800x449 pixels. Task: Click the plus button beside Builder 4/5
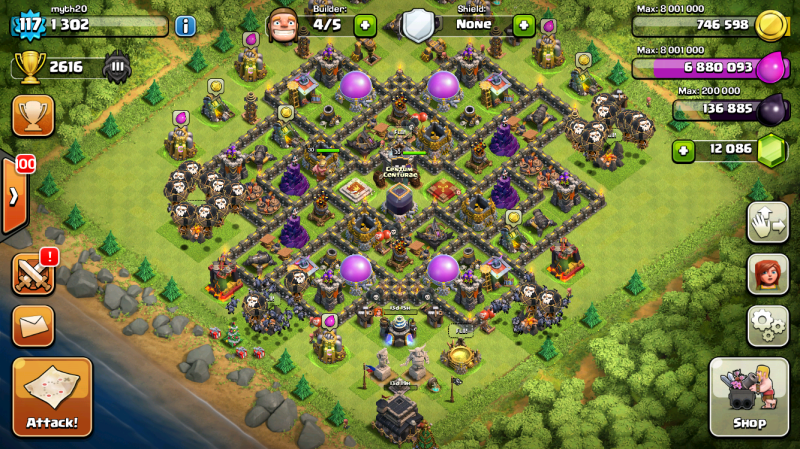tap(364, 25)
